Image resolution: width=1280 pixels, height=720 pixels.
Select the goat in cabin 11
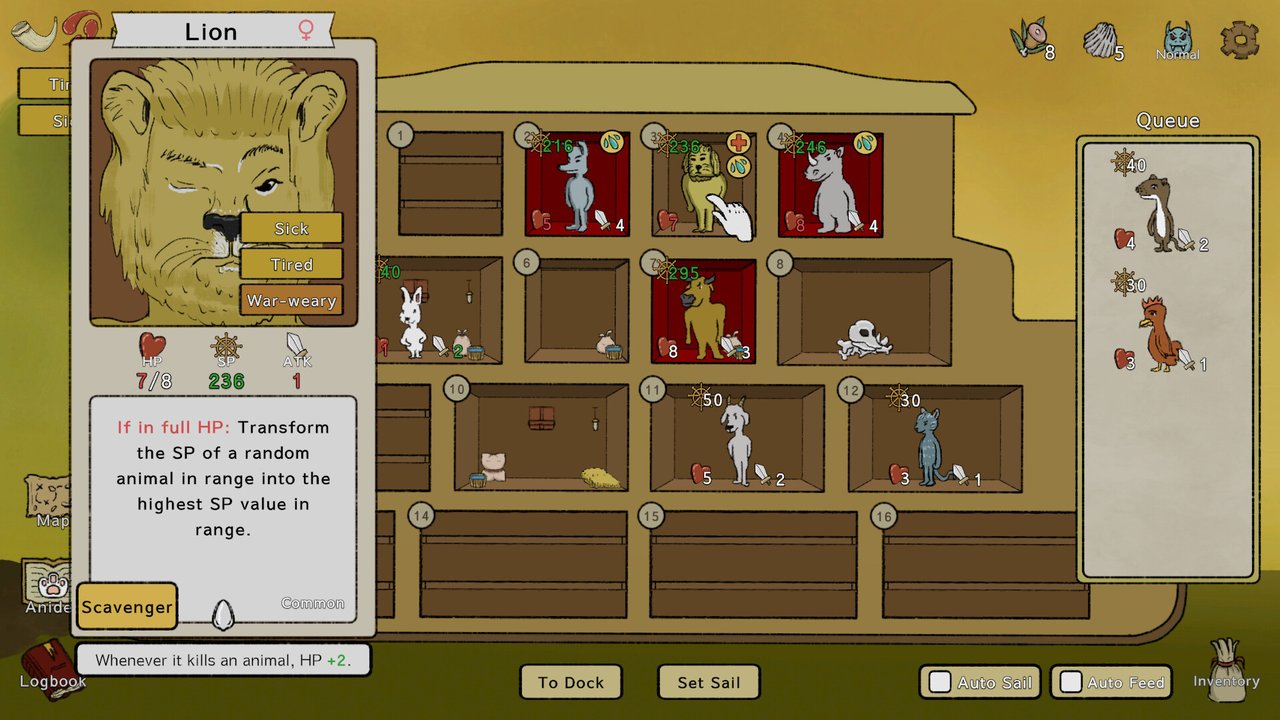point(738,443)
